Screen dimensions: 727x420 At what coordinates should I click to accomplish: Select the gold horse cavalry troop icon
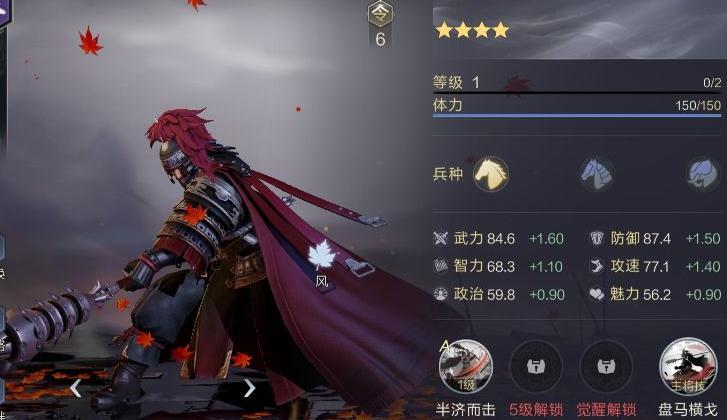pos(490,174)
